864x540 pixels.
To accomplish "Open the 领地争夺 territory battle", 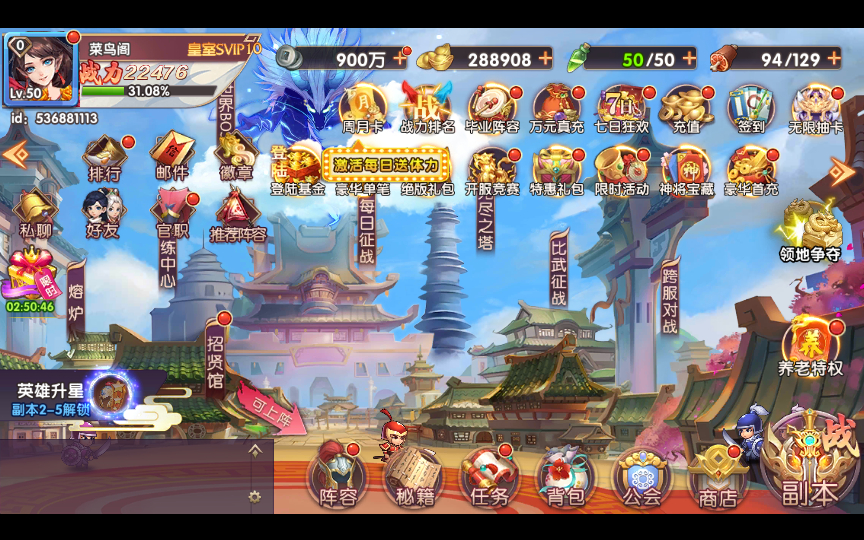I will point(810,229).
